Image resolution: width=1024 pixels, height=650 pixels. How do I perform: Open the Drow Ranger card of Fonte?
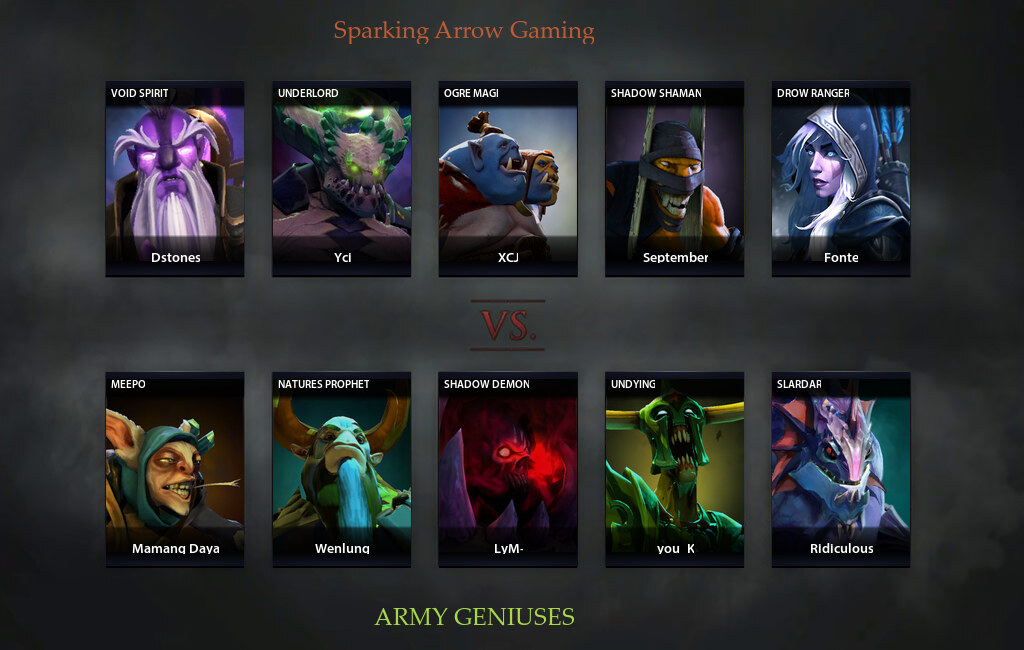pyautogui.click(x=841, y=178)
